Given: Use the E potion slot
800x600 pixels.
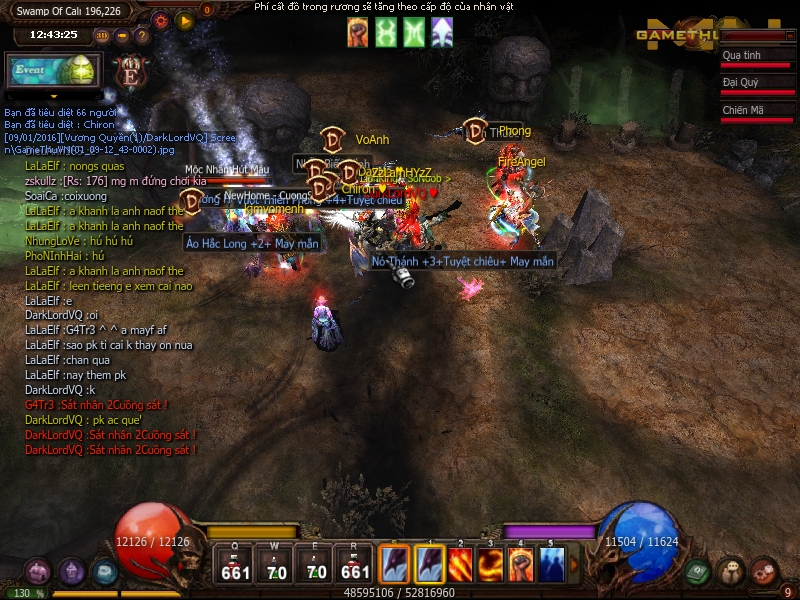Looking at the screenshot, I should click(x=316, y=565).
